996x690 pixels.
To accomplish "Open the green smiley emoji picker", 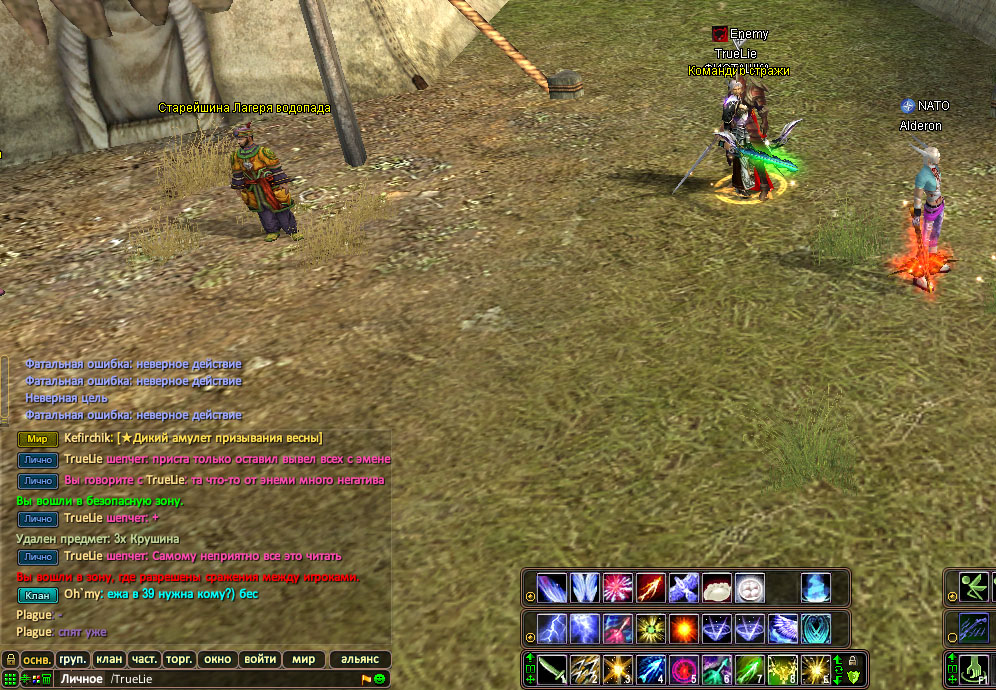I will point(380,680).
